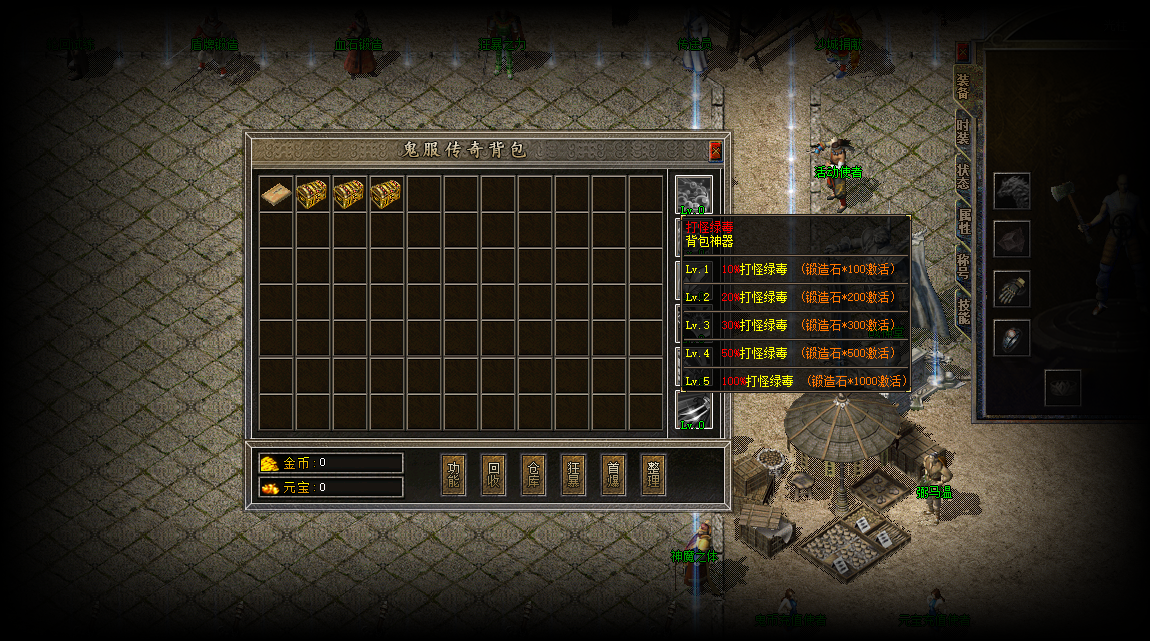Sort the bag with the 整理 button
Viewport: 1150px width, 641px height.
[653, 474]
